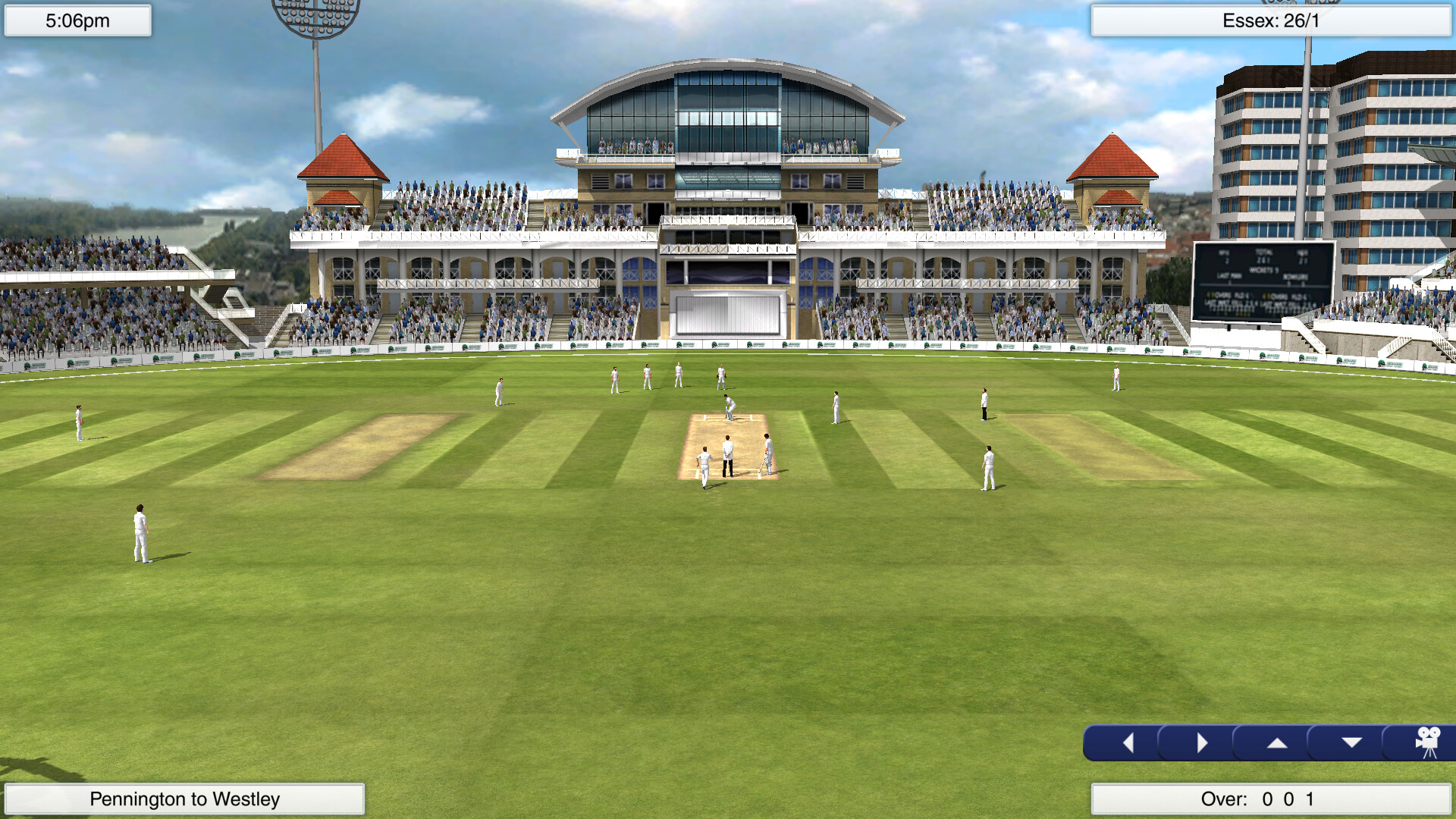Click the Essex: 26/1 score panel
Viewport: 1456px width, 819px height.
[x=1271, y=23]
